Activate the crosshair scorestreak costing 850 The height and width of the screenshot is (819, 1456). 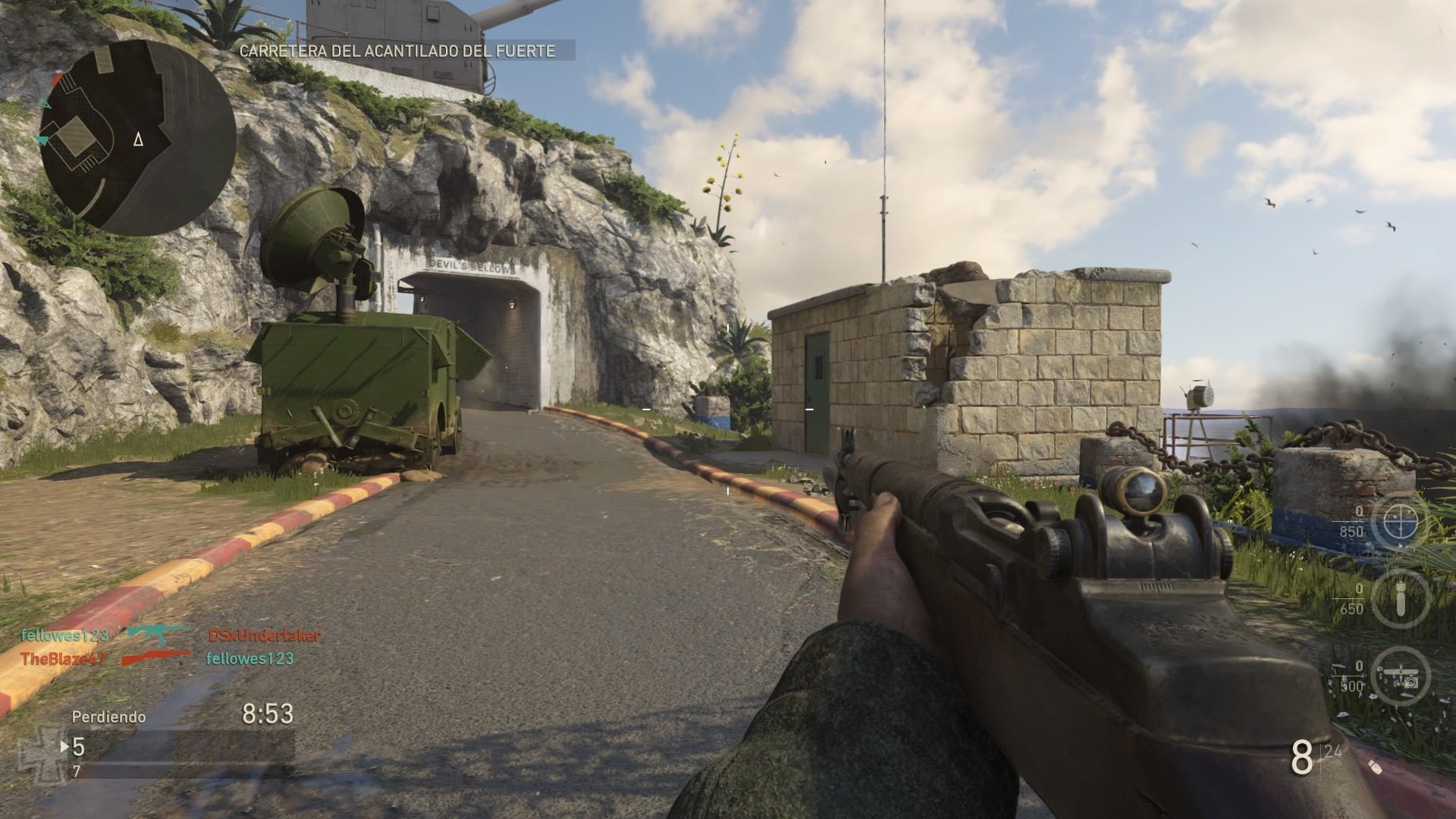click(x=1400, y=522)
